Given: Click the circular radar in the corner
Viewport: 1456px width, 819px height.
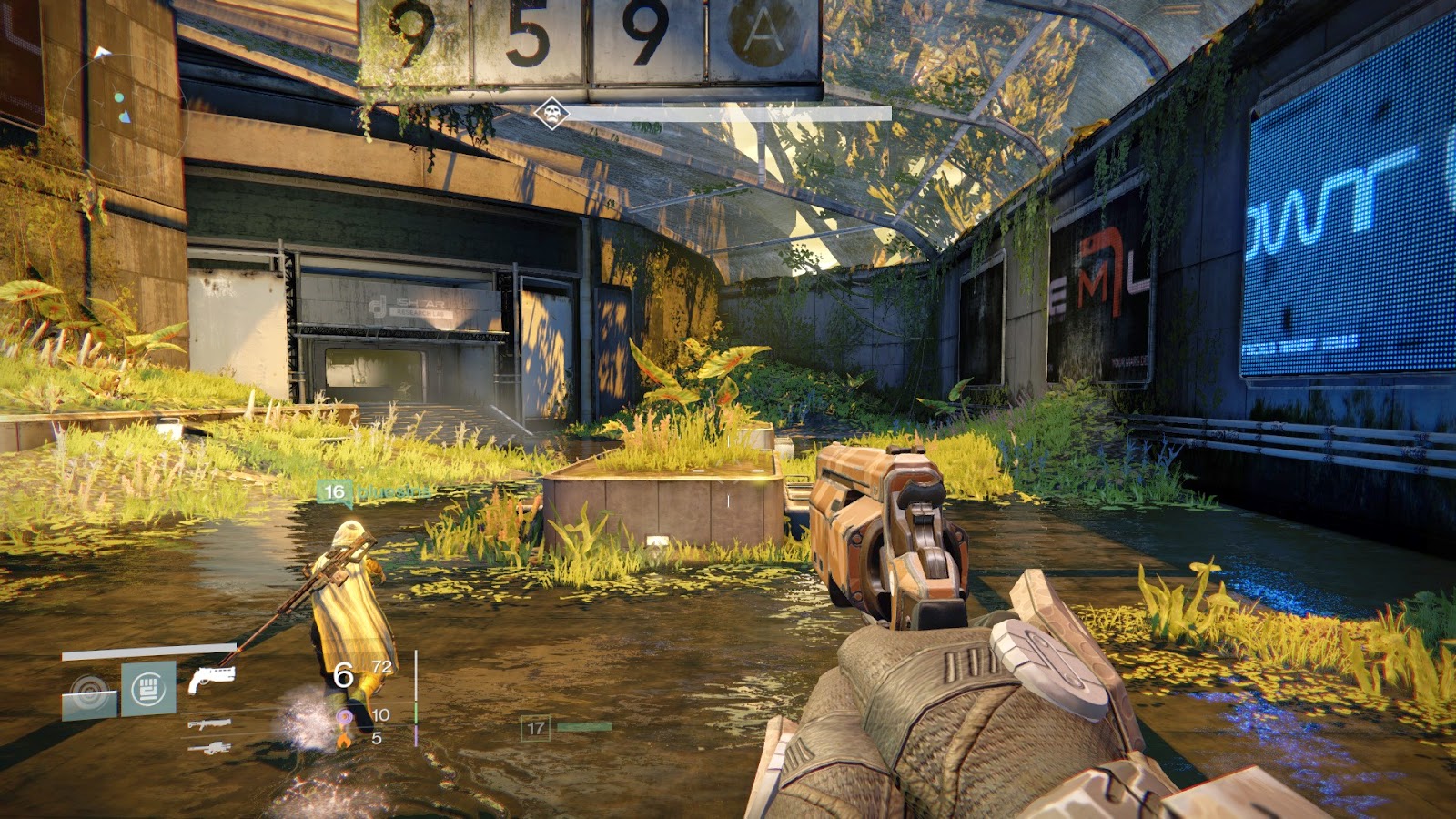Looking at the screenshot, I should pyautogui.click(x=125, y=114).
